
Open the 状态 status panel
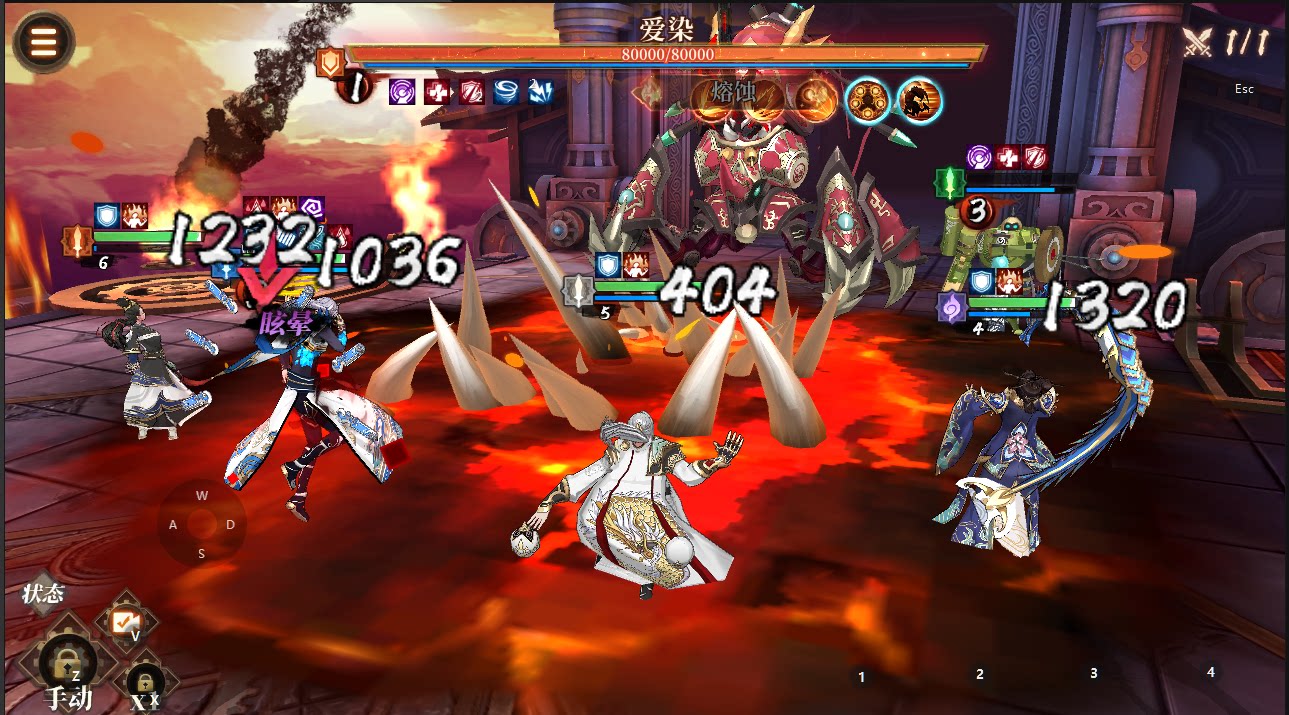43,594
